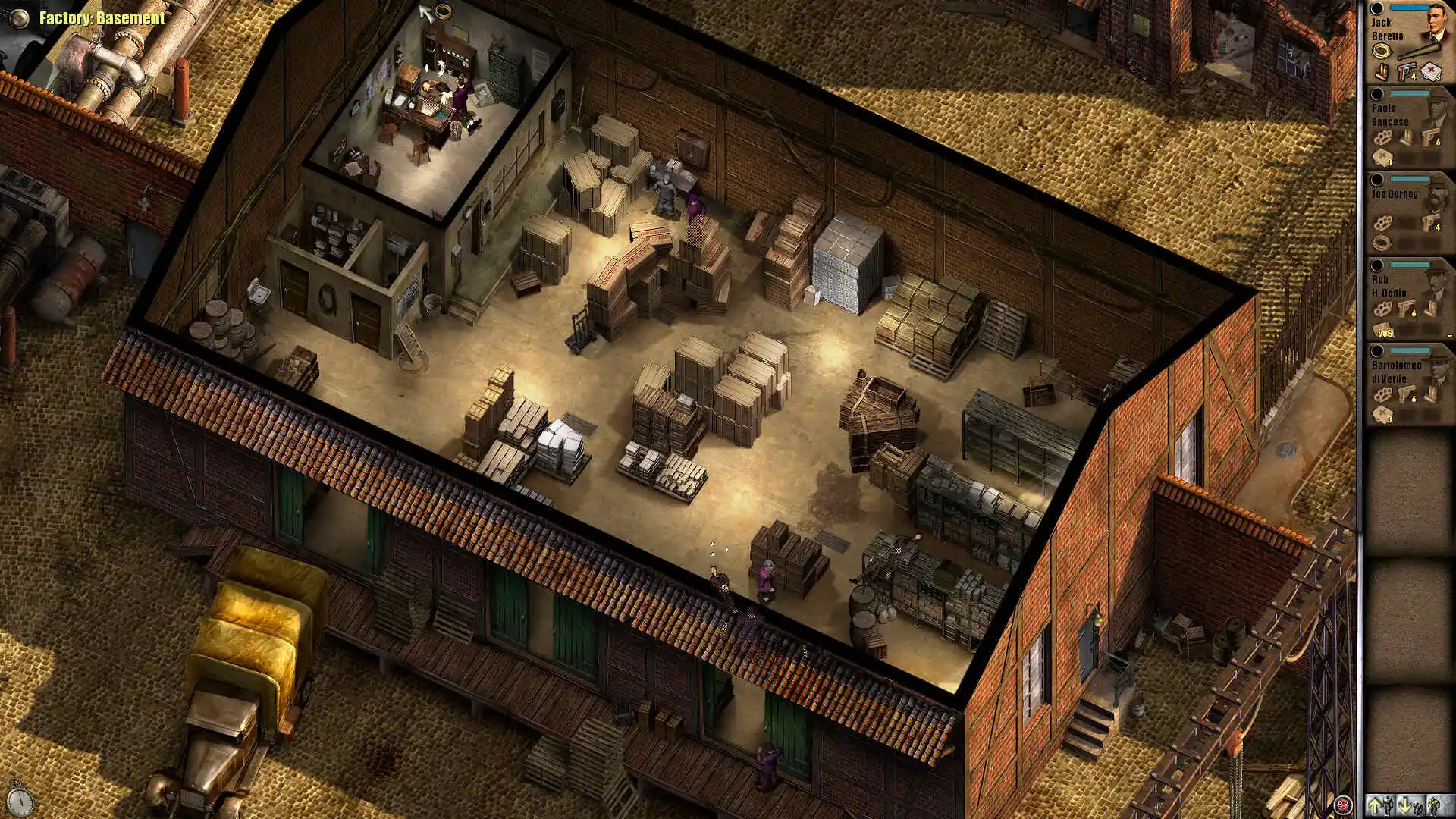The image size is (1456, 819).
Task: Equip Jack Beretto's baseball bat
Action: click(1420, 51)
